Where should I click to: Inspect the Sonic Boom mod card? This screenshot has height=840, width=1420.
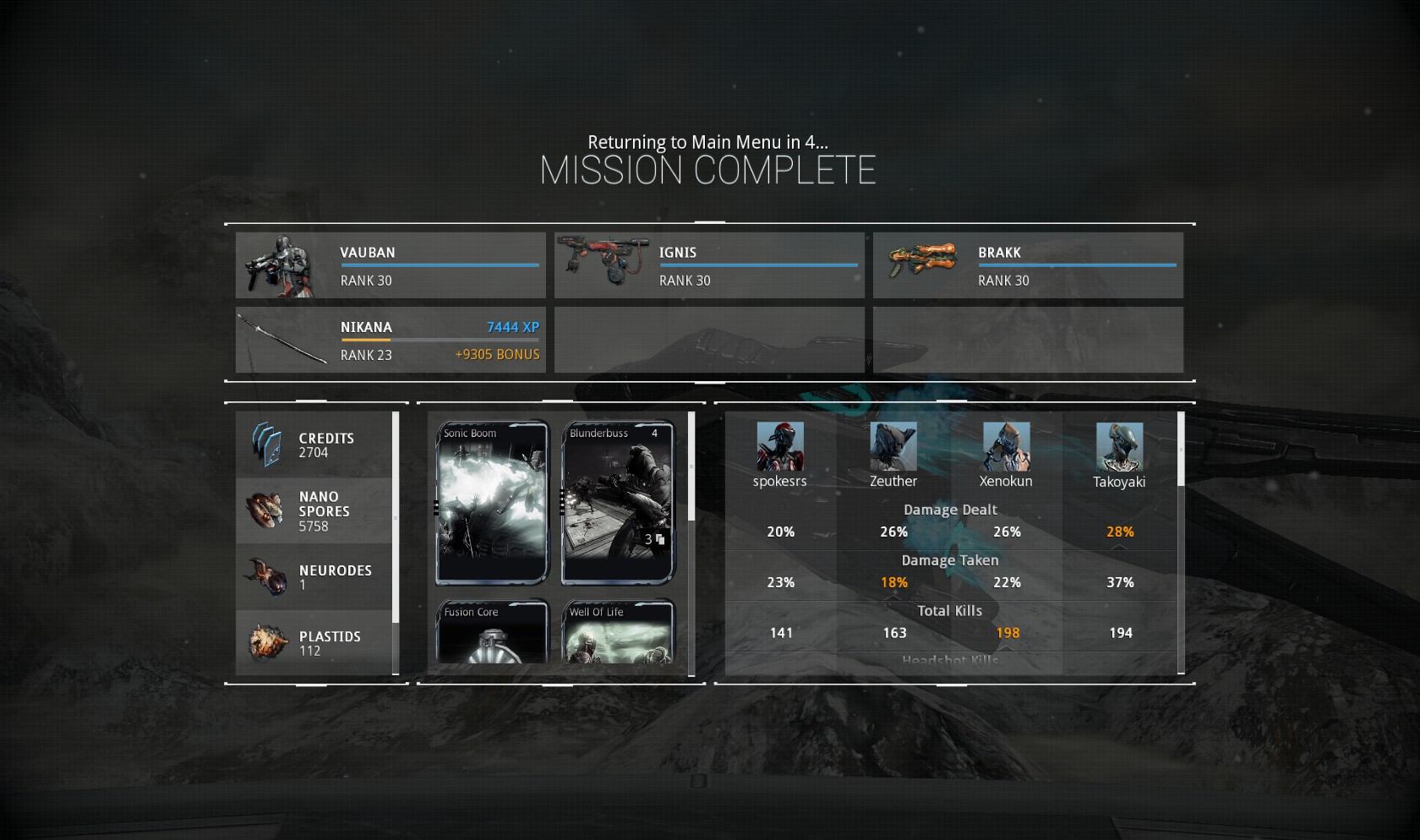[493, 503]
